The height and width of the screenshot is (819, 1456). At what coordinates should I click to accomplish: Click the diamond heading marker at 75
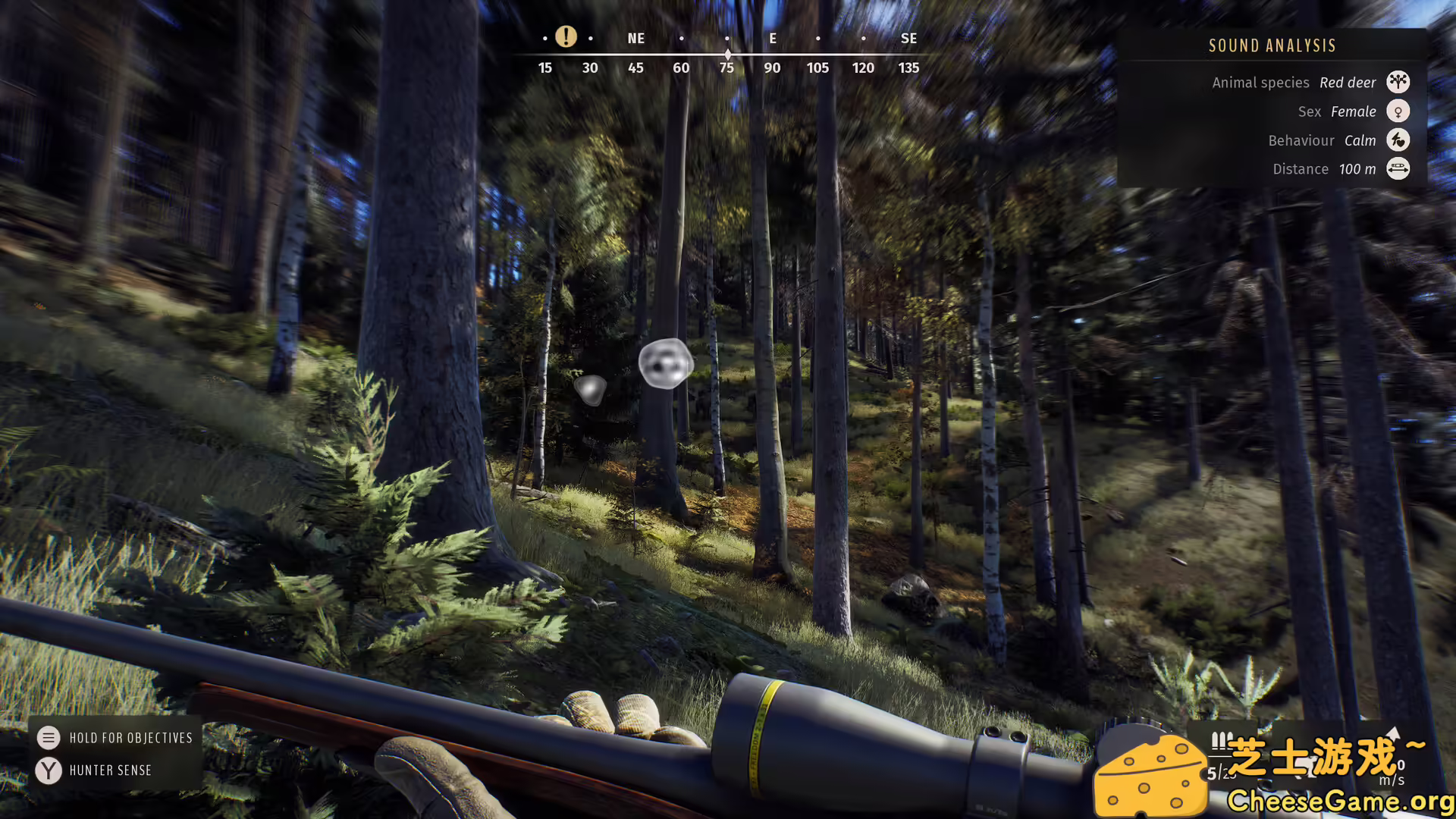click(x=726, y=54)
